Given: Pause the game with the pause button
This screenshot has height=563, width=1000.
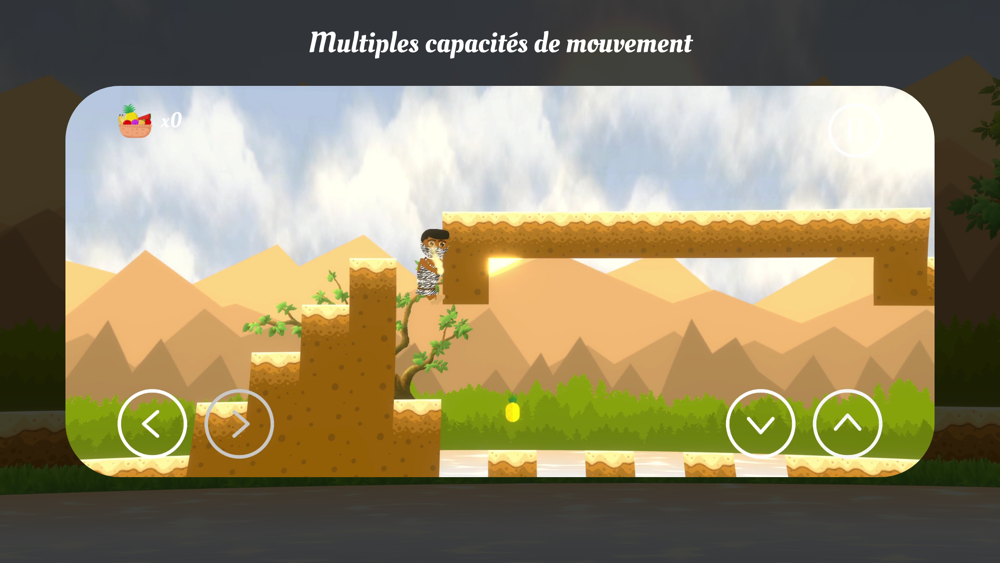Looking at the screenshot, I should (x=856, y=130).
